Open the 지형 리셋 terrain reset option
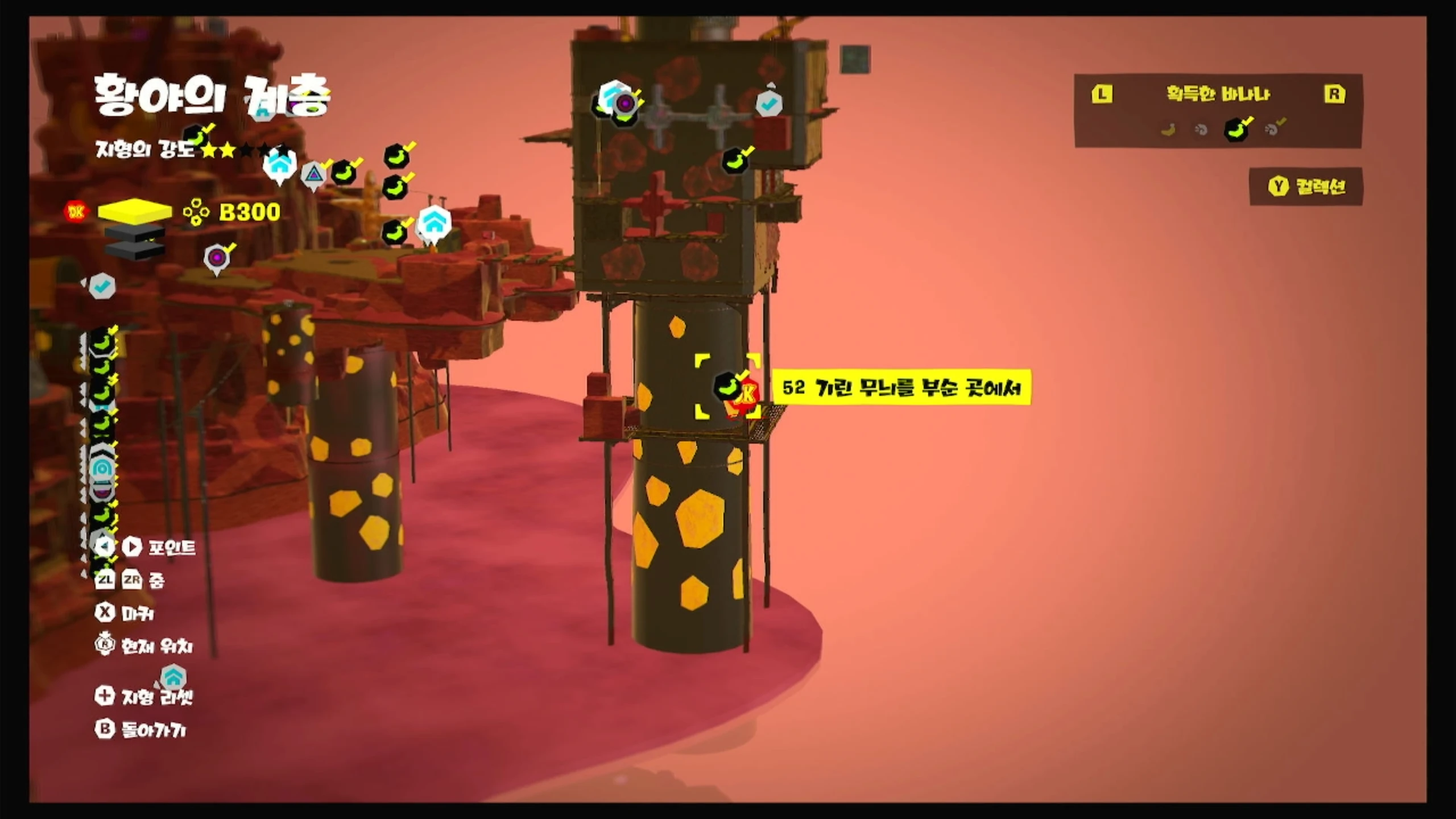1456x819 pixels. click(x=144, y=696)
